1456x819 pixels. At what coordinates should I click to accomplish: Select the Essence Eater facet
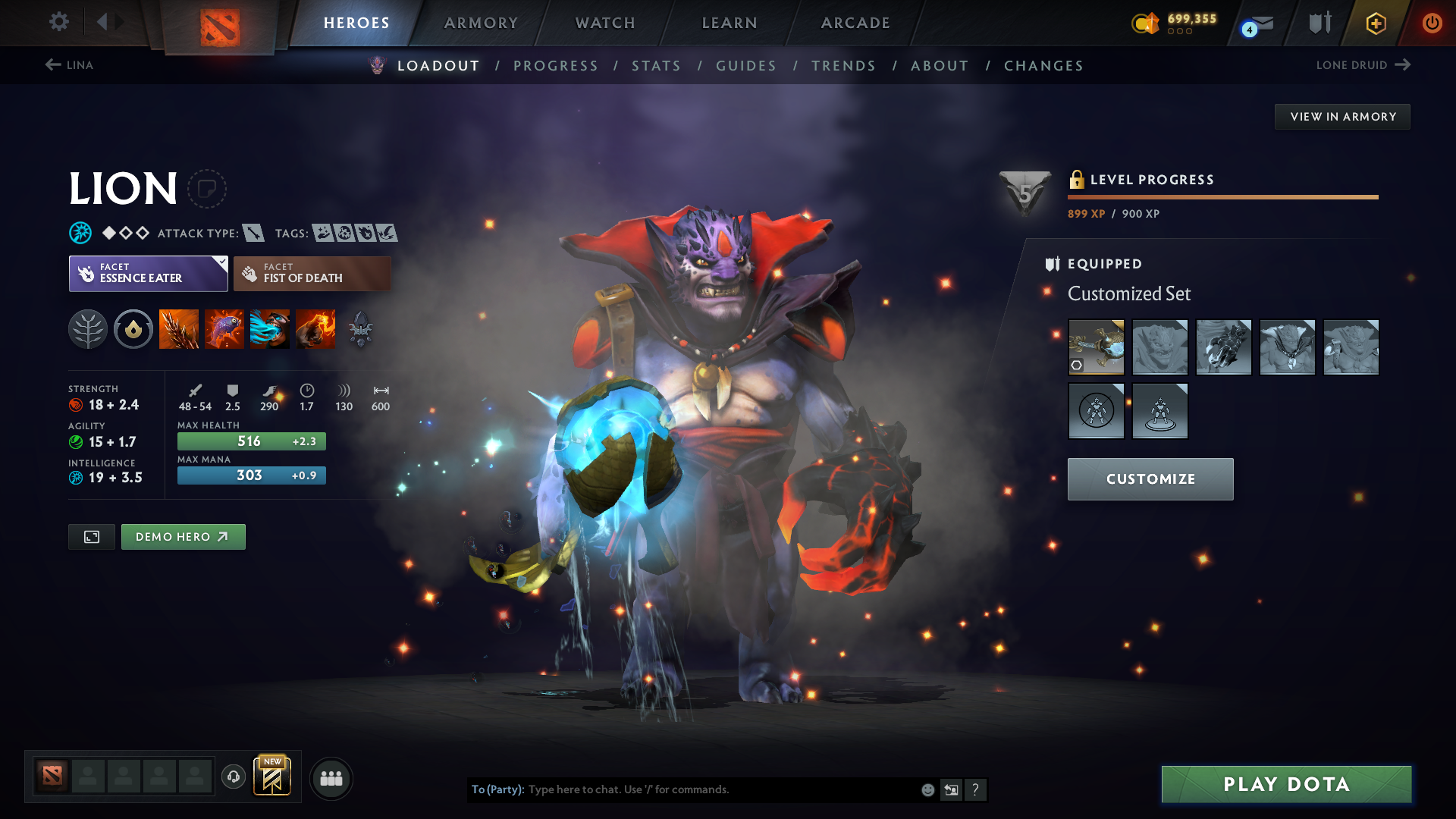pyautogui.click(x=149, y=274)
